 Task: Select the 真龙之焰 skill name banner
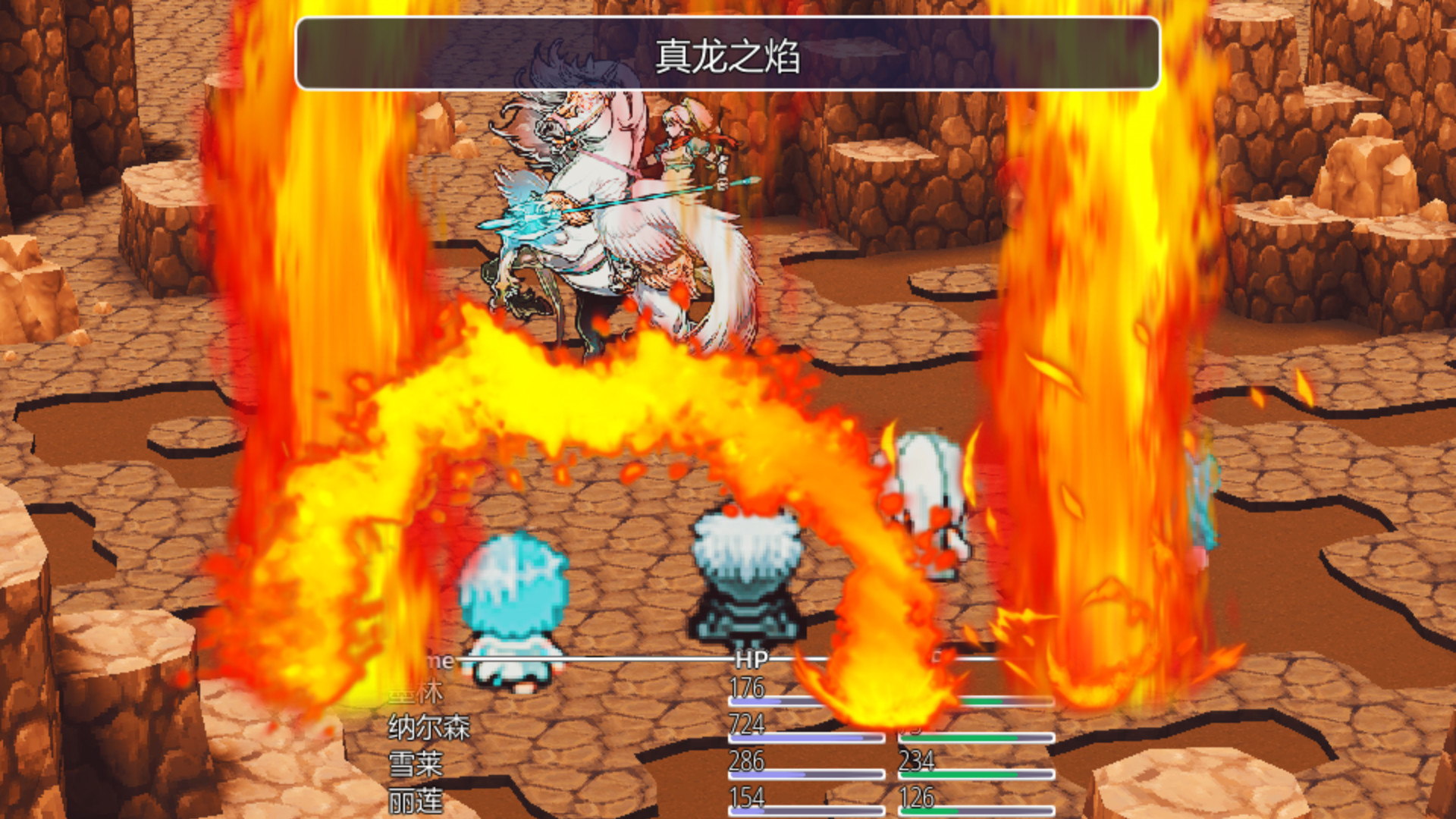726,53
